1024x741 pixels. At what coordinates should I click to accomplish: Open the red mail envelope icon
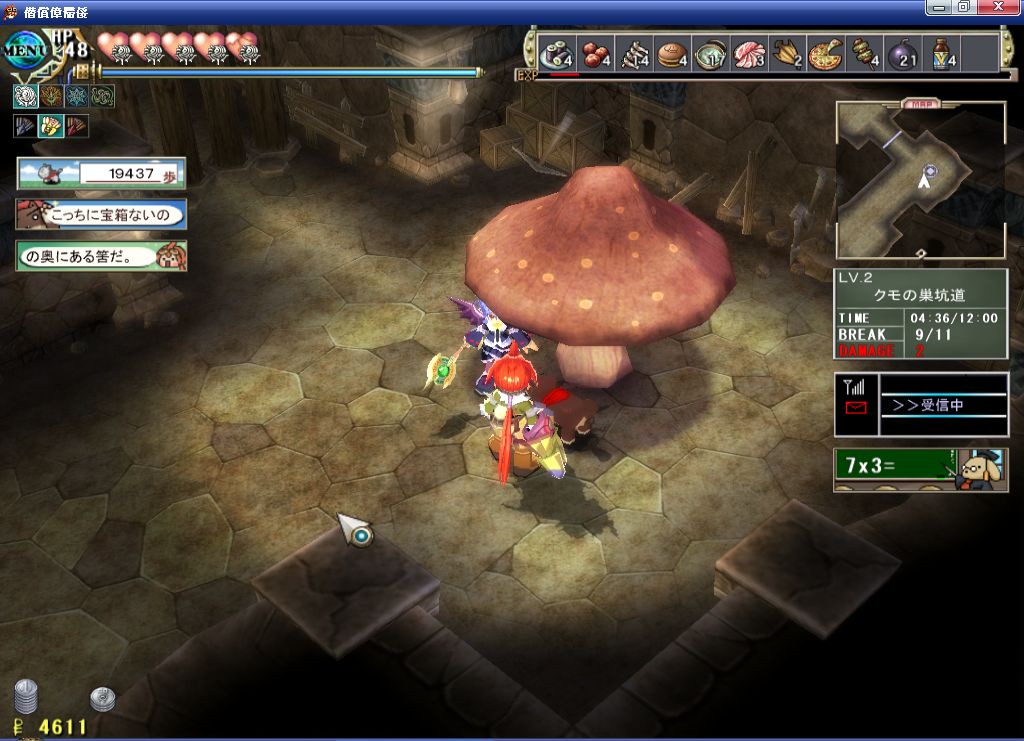(856, 408)
